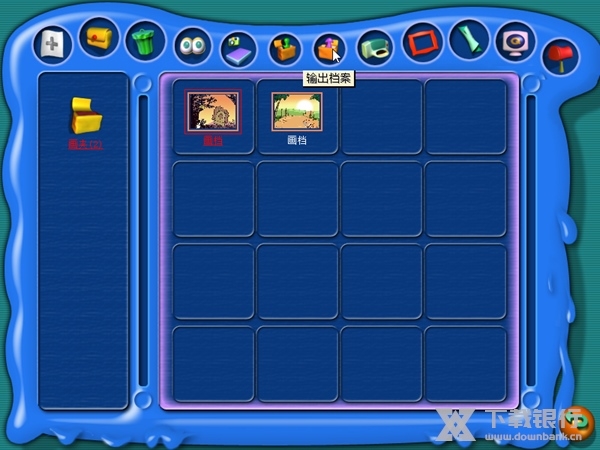Select the dark silhouette arch drawing thumbnail
Screen dimensions: 600x450
(x=213, y=112)
